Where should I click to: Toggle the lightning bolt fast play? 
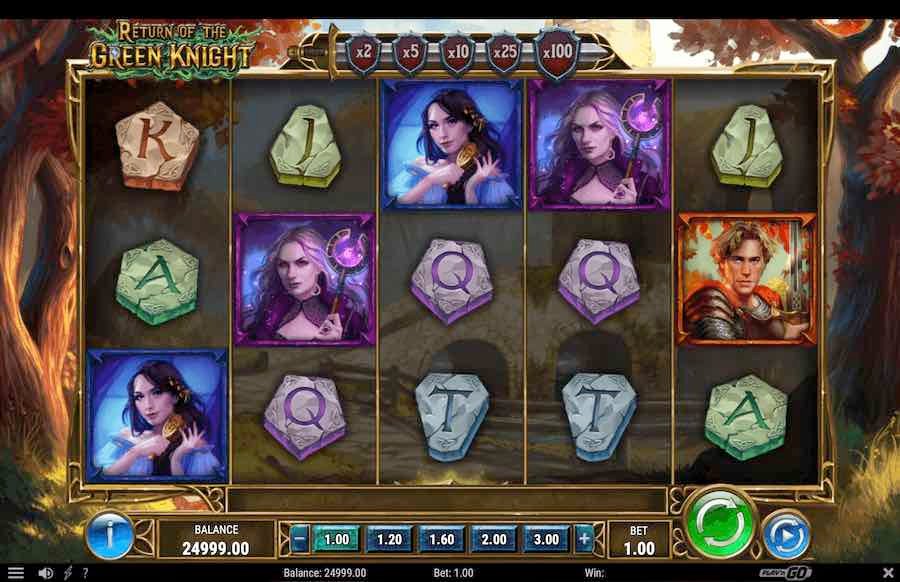pos(67,574)
